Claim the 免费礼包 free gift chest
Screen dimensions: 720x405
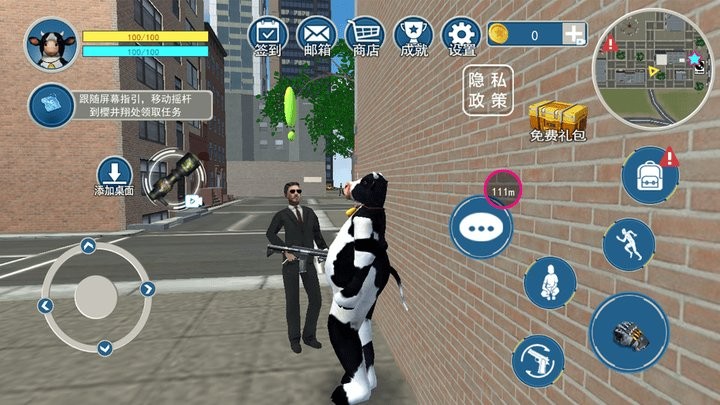tap(557, 120)
